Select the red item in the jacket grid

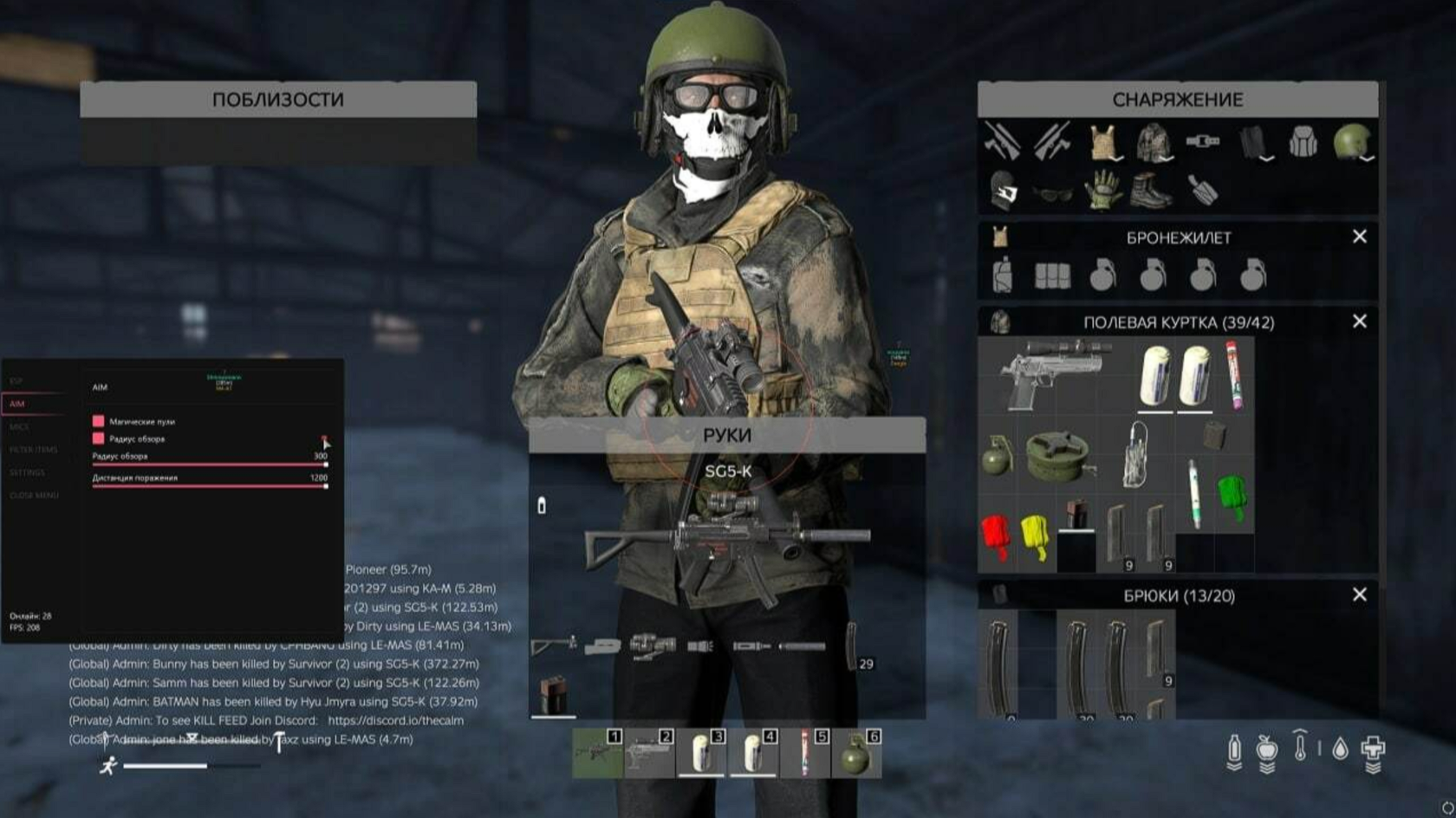point(997,534)
